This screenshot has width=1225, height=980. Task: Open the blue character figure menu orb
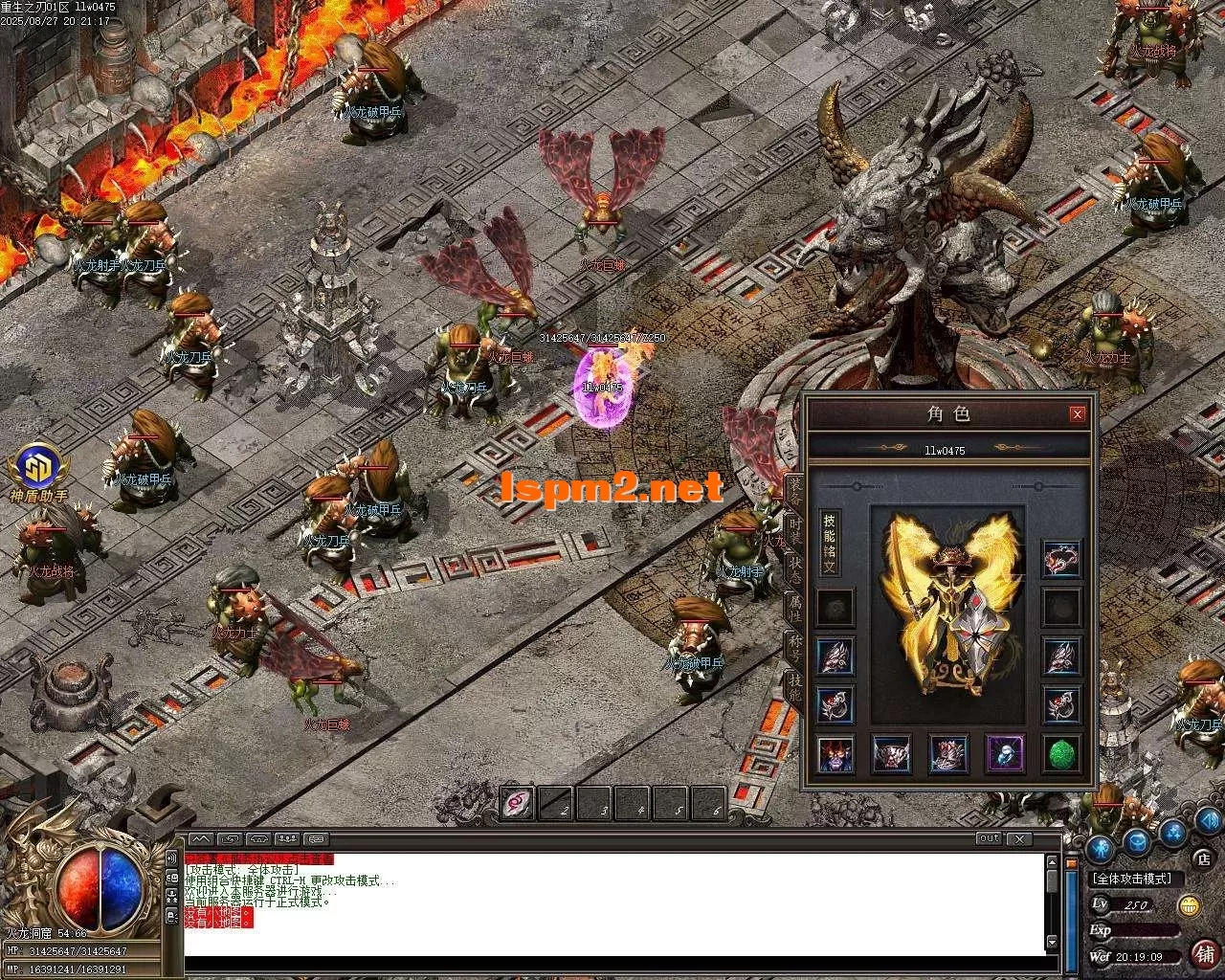pos(1100,849)
